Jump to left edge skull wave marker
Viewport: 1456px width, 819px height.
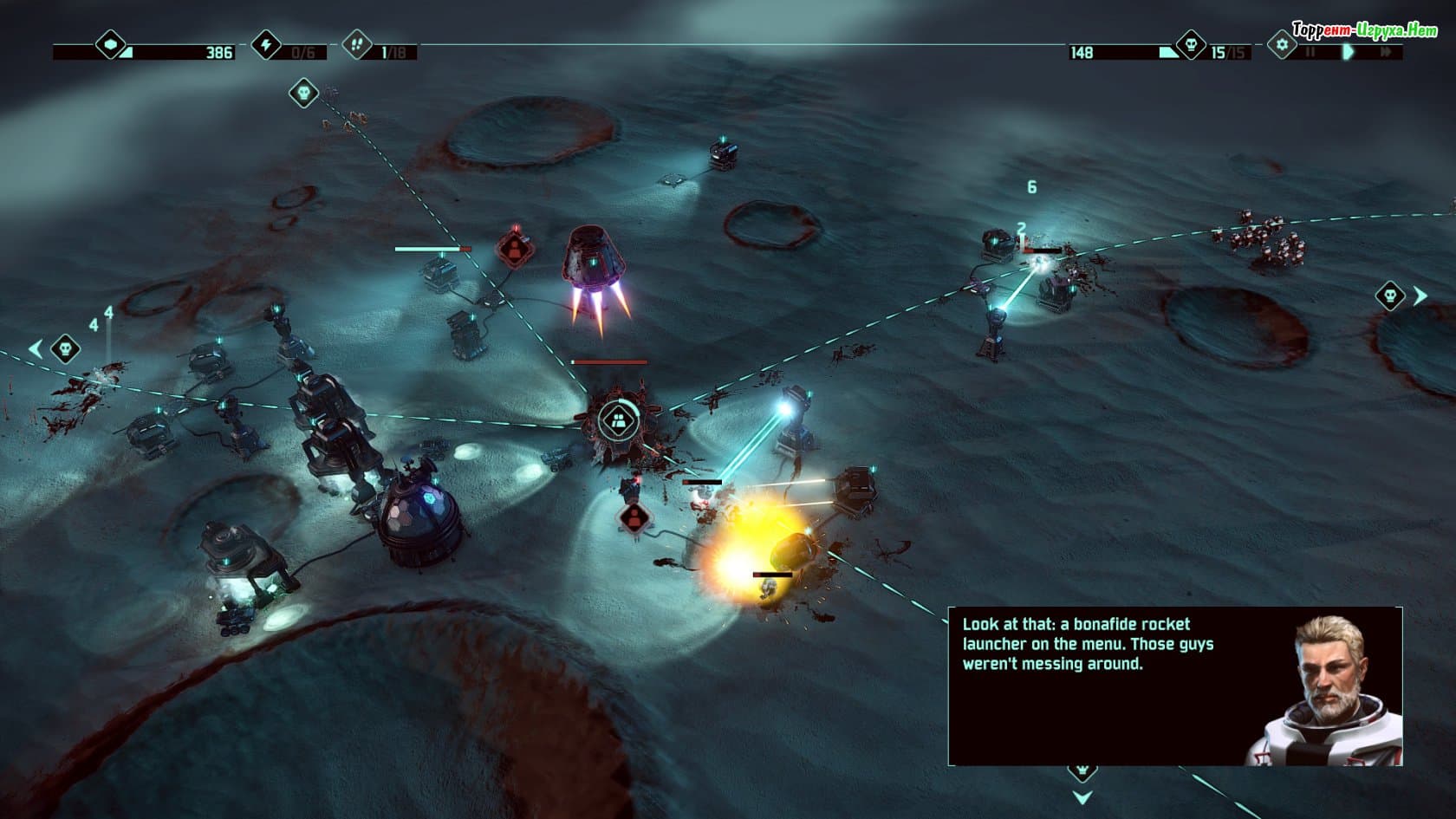pos(65,349)
